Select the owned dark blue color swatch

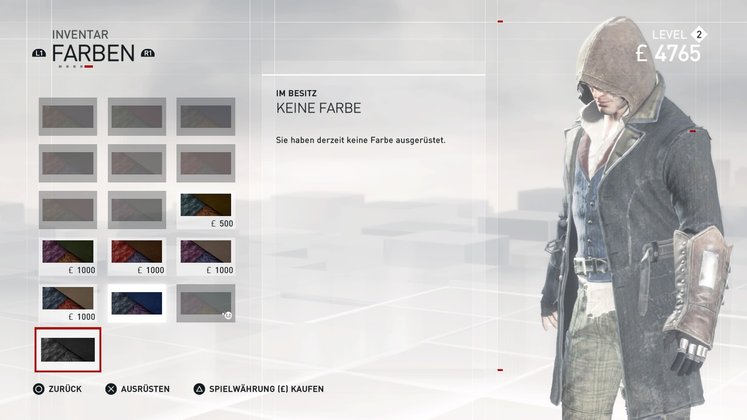pos(137,302)
